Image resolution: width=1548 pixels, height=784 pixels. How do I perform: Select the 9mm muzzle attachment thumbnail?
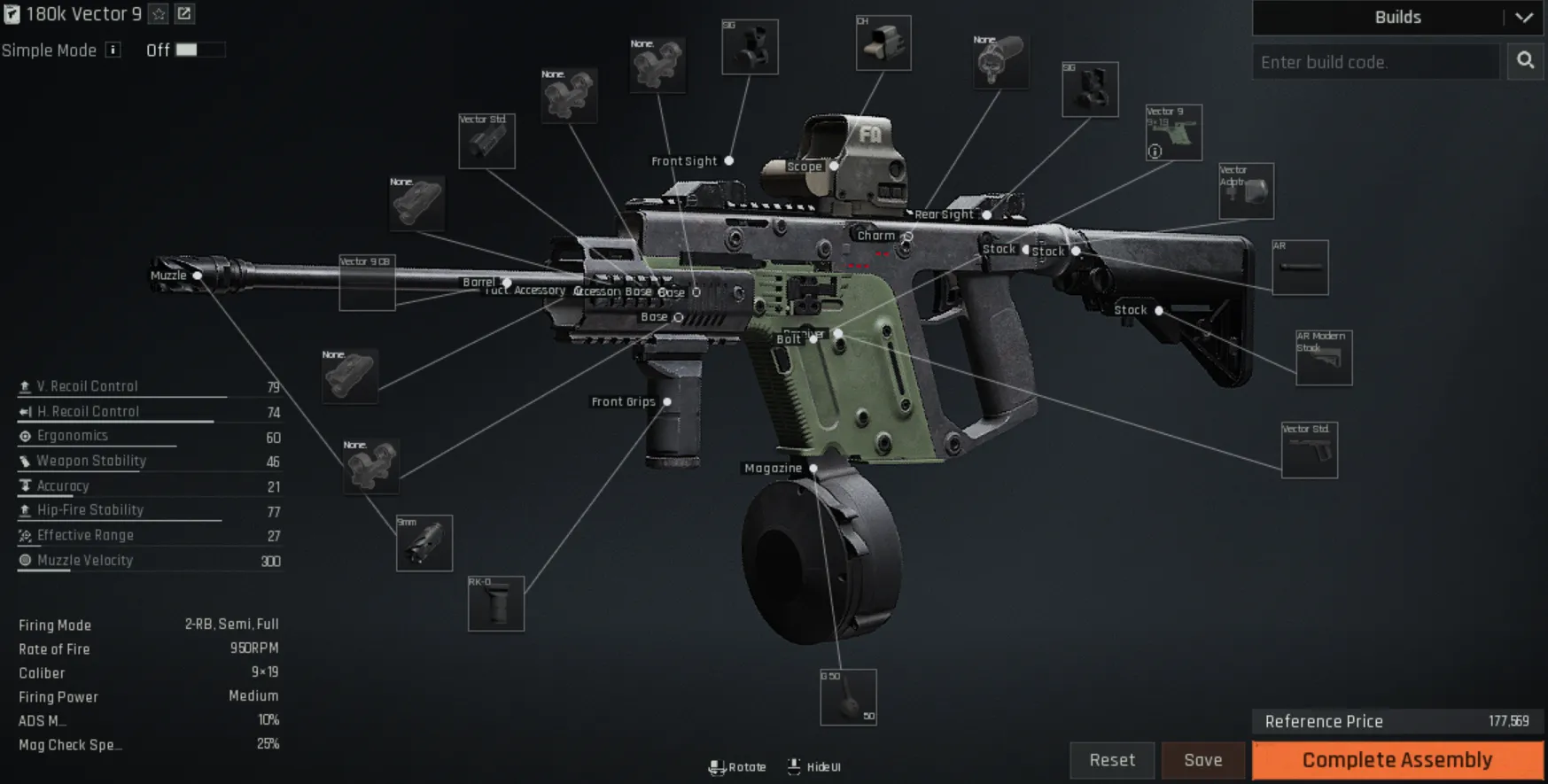point(424,542)
